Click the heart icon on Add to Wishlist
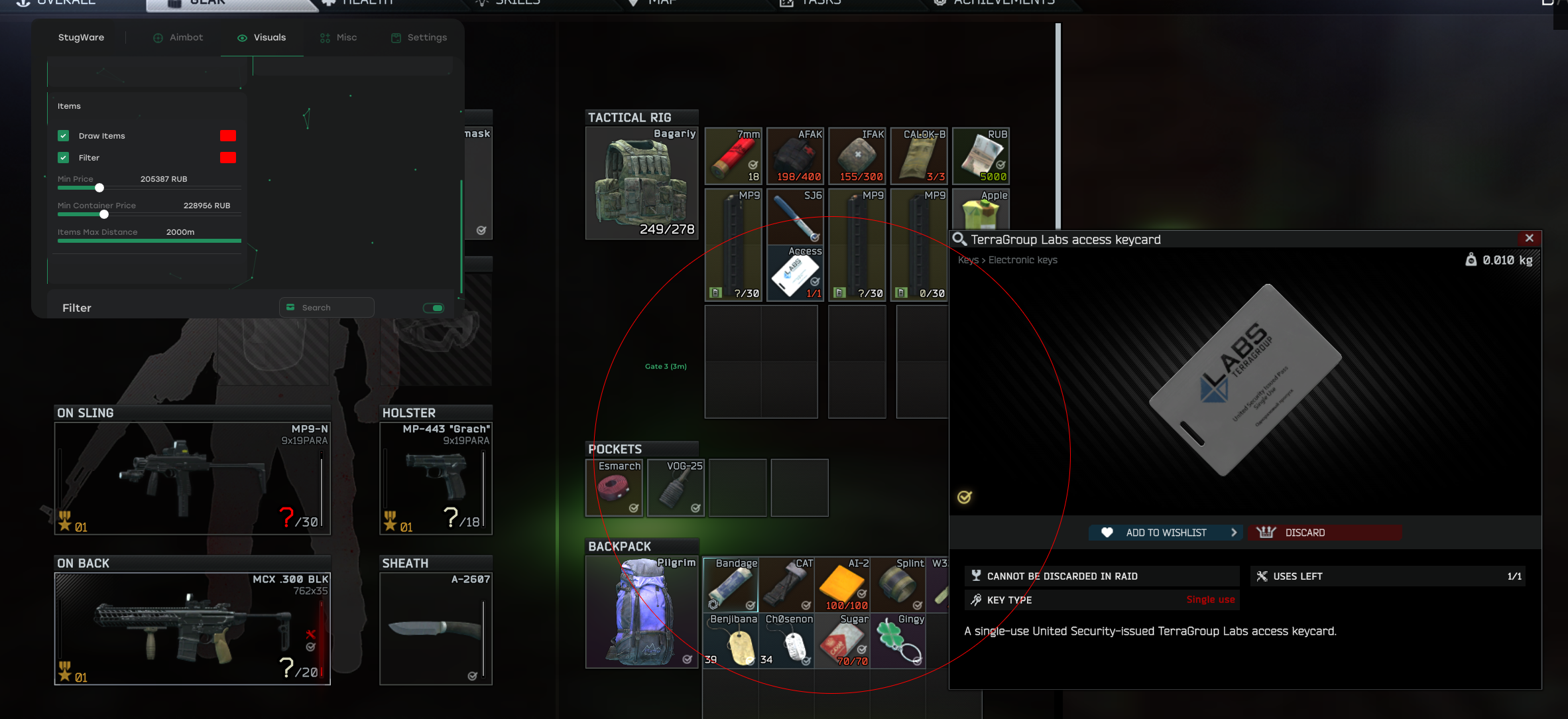The width and height of the screenshot is (1568, 719). click(x=1109, y=532)
